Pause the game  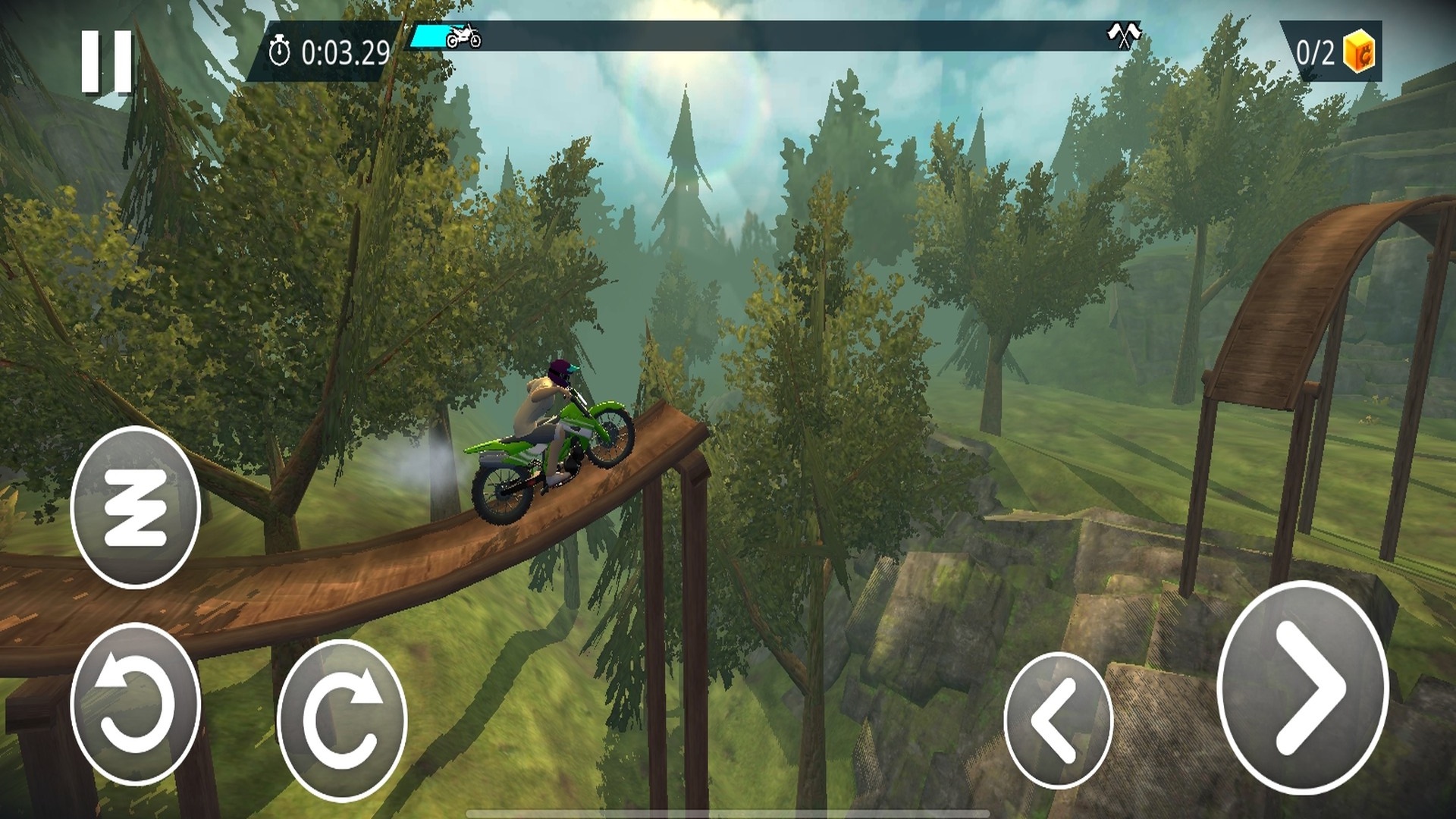click(x=107, y=62)
